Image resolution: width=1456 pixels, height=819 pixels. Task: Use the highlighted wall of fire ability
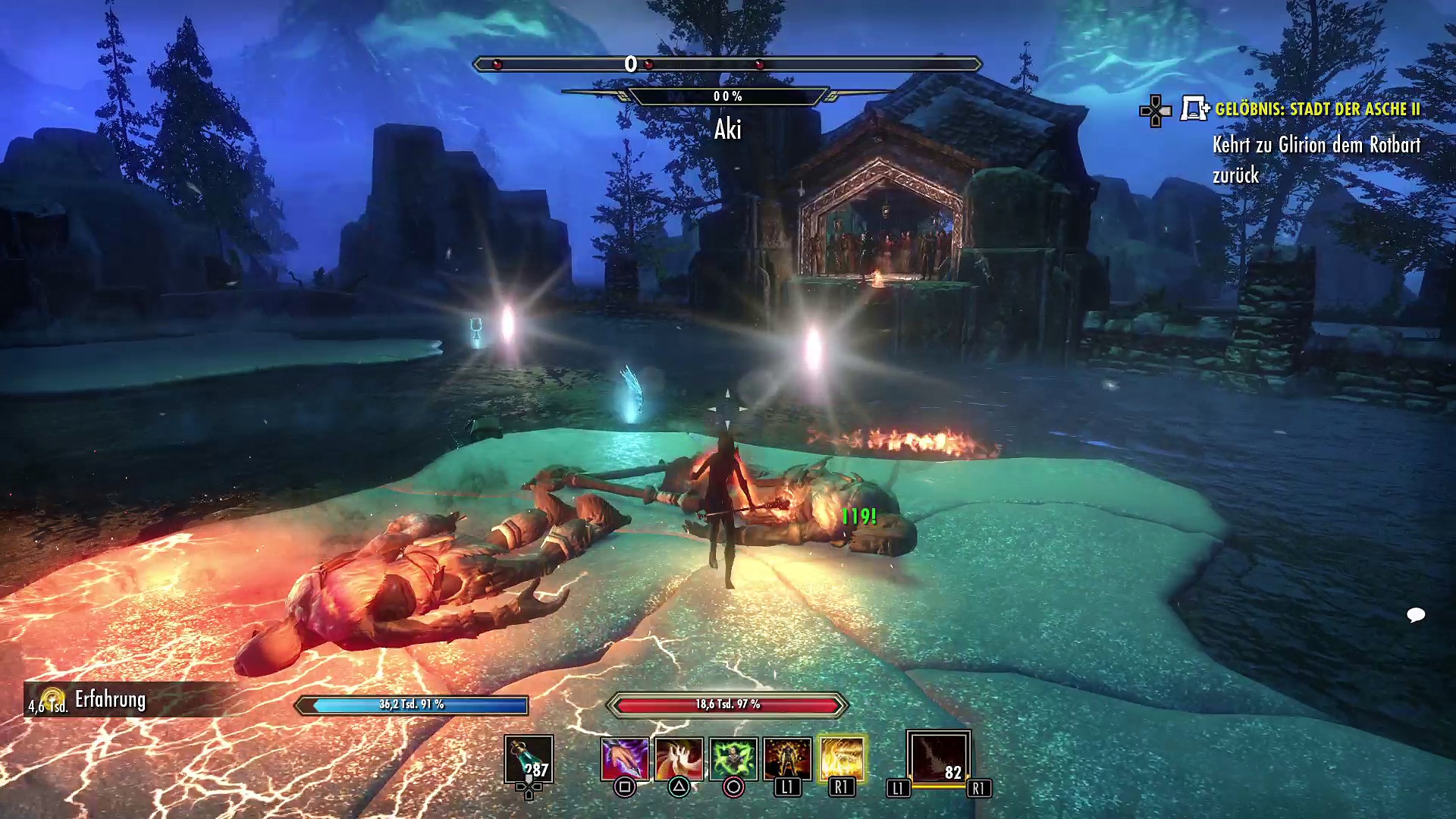tap(842, 759)
